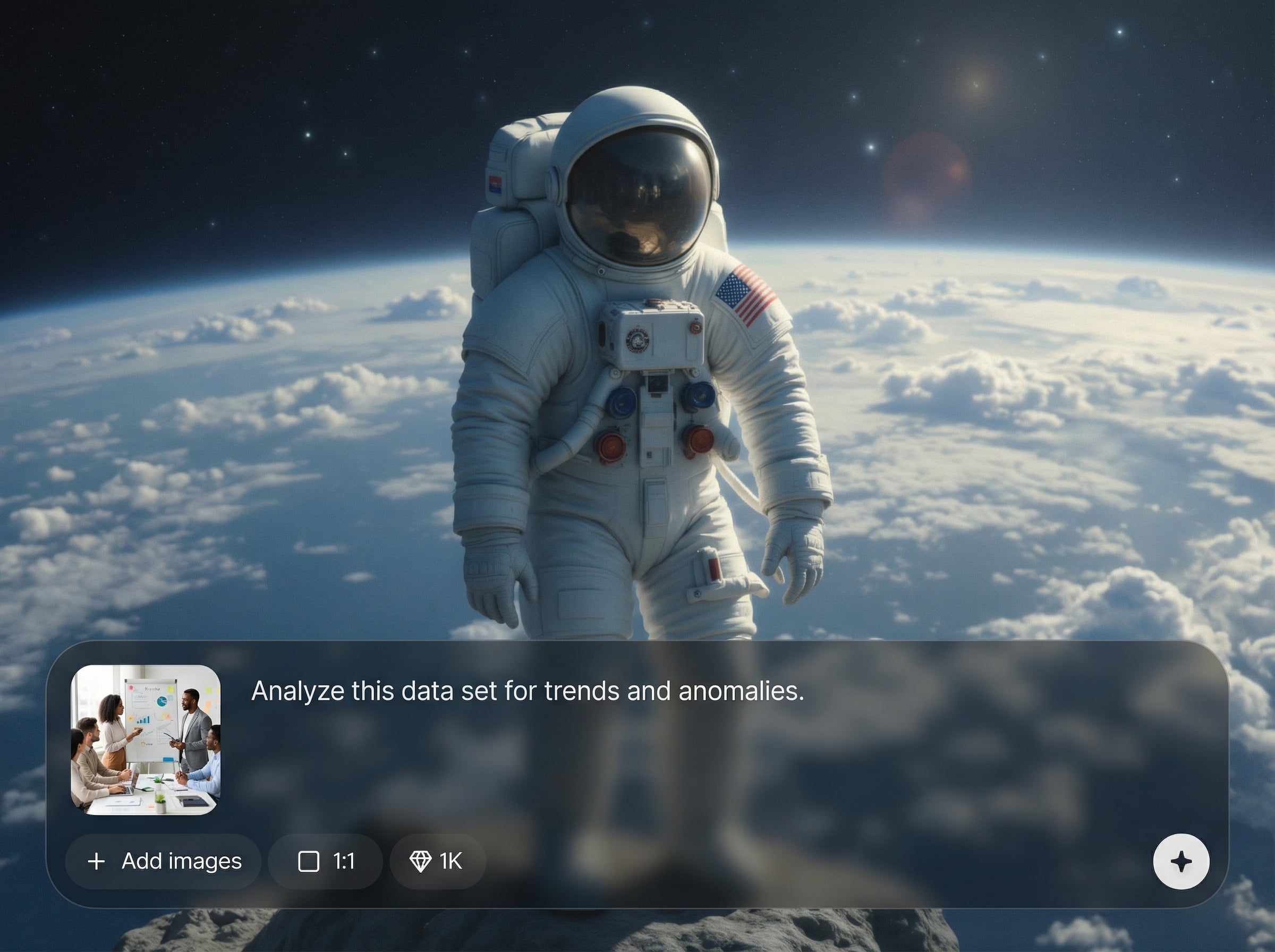Viewport: 1275px width, 952px height.
Task: Open the 1:1 aspect ratio selector
Action: click(326, 862)
